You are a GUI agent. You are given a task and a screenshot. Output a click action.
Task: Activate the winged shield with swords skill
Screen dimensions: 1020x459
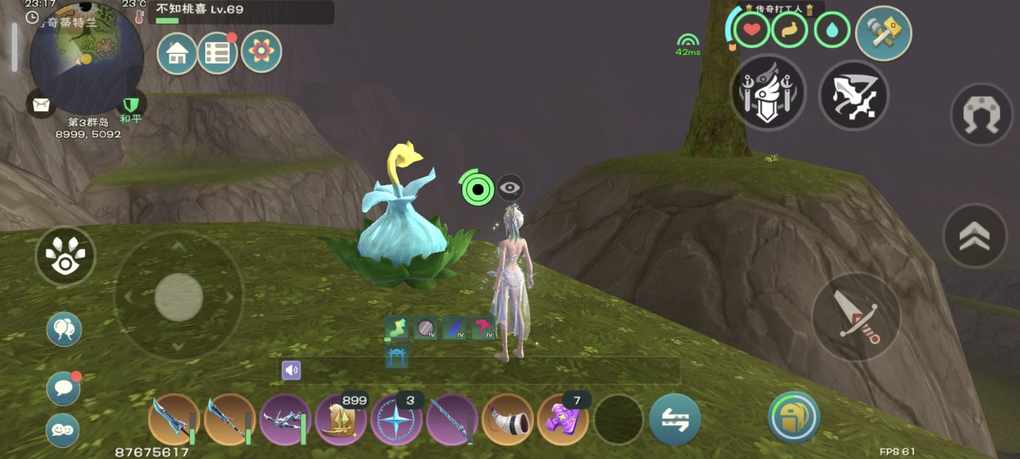tap(767, 93)
